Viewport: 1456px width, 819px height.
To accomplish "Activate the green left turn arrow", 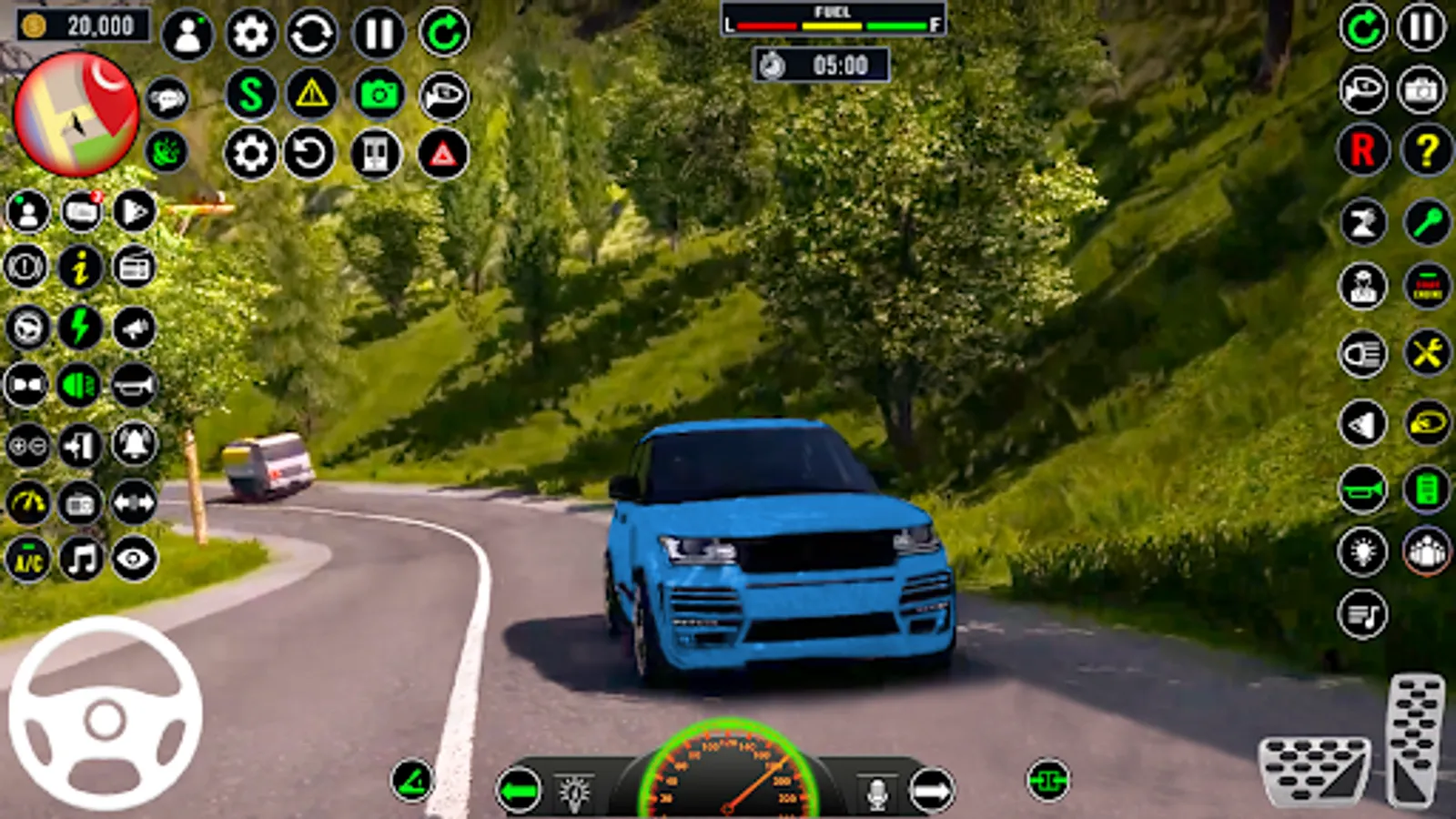I will 519,791.
